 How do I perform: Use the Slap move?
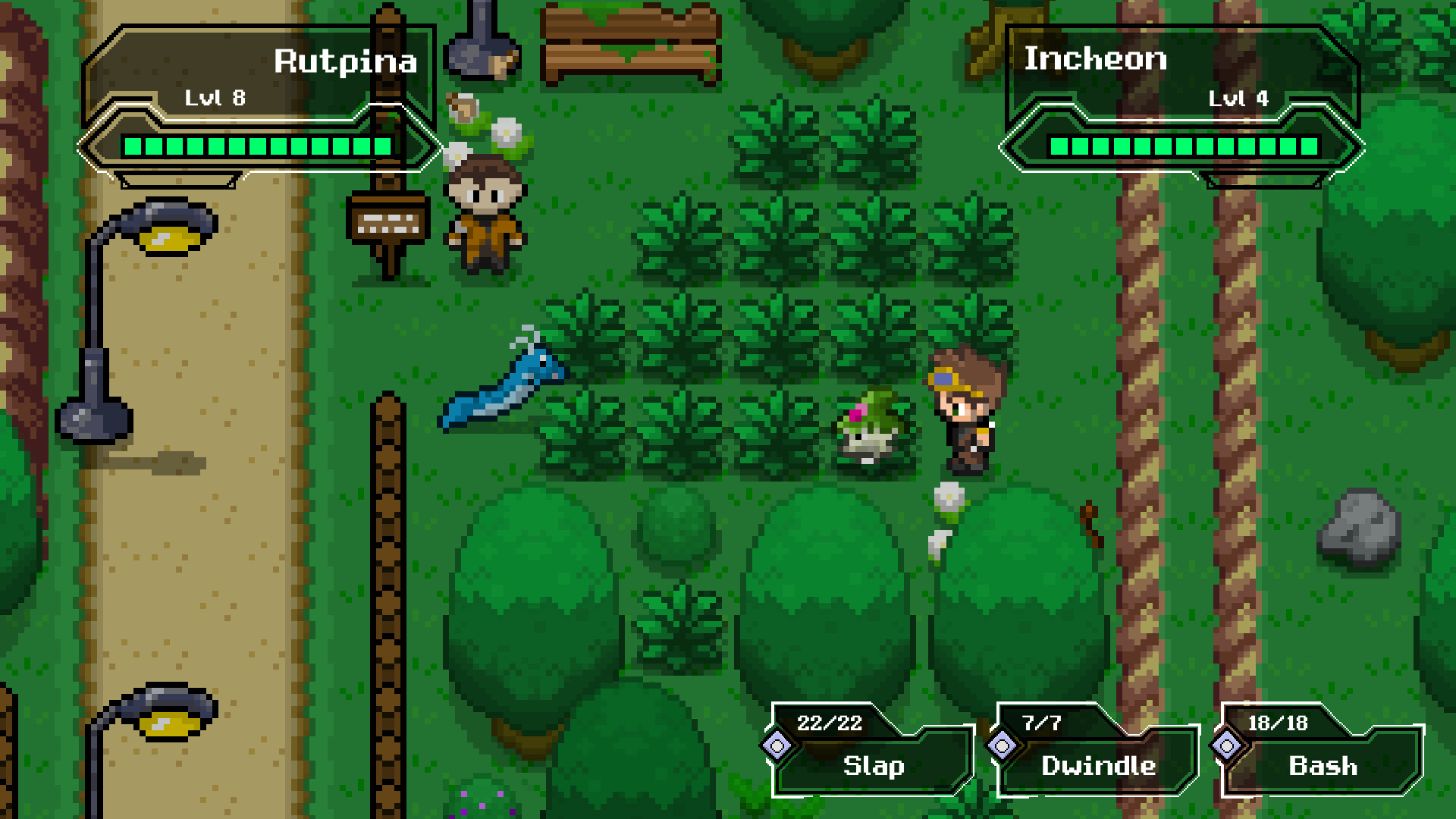872,766
